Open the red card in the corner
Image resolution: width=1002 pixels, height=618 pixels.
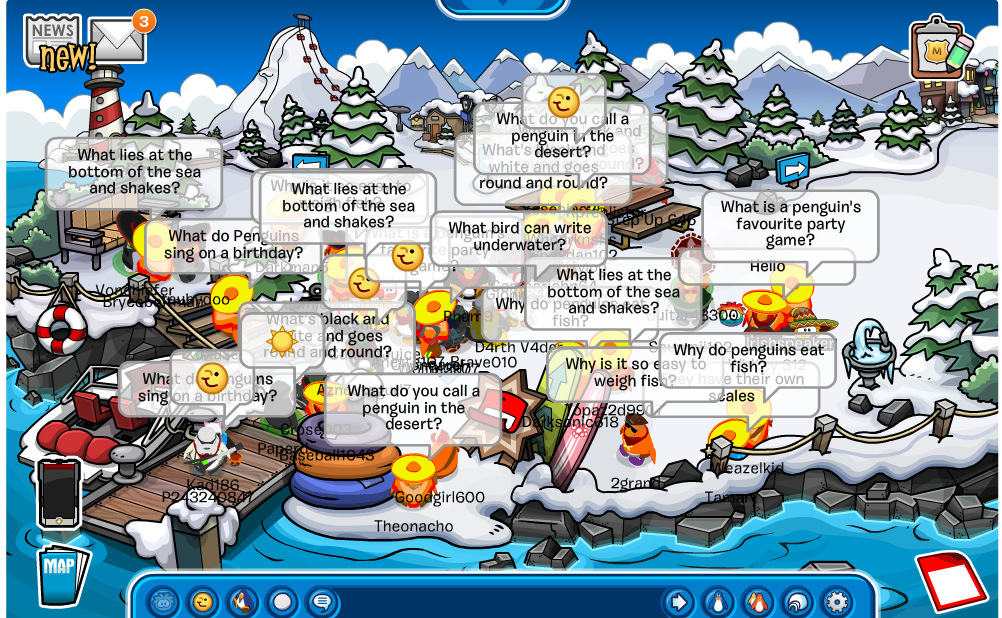949,579
